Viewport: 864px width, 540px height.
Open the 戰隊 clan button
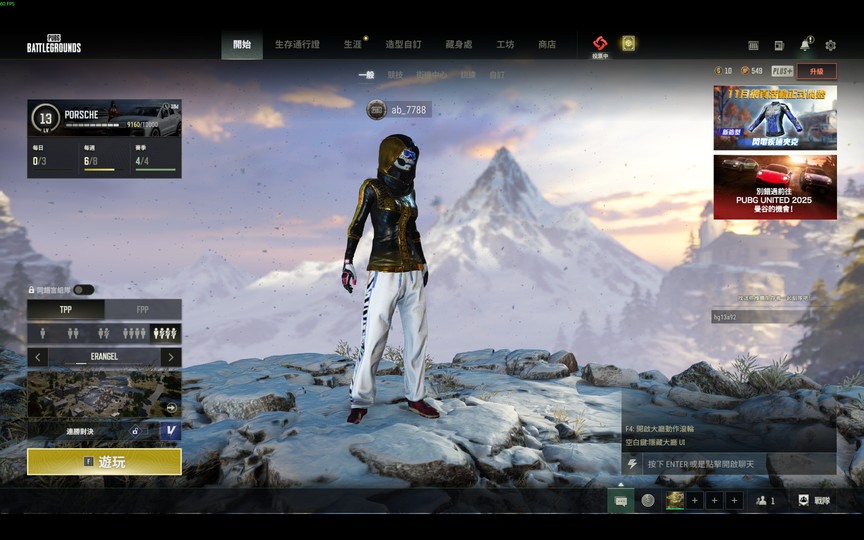[815, 500]
